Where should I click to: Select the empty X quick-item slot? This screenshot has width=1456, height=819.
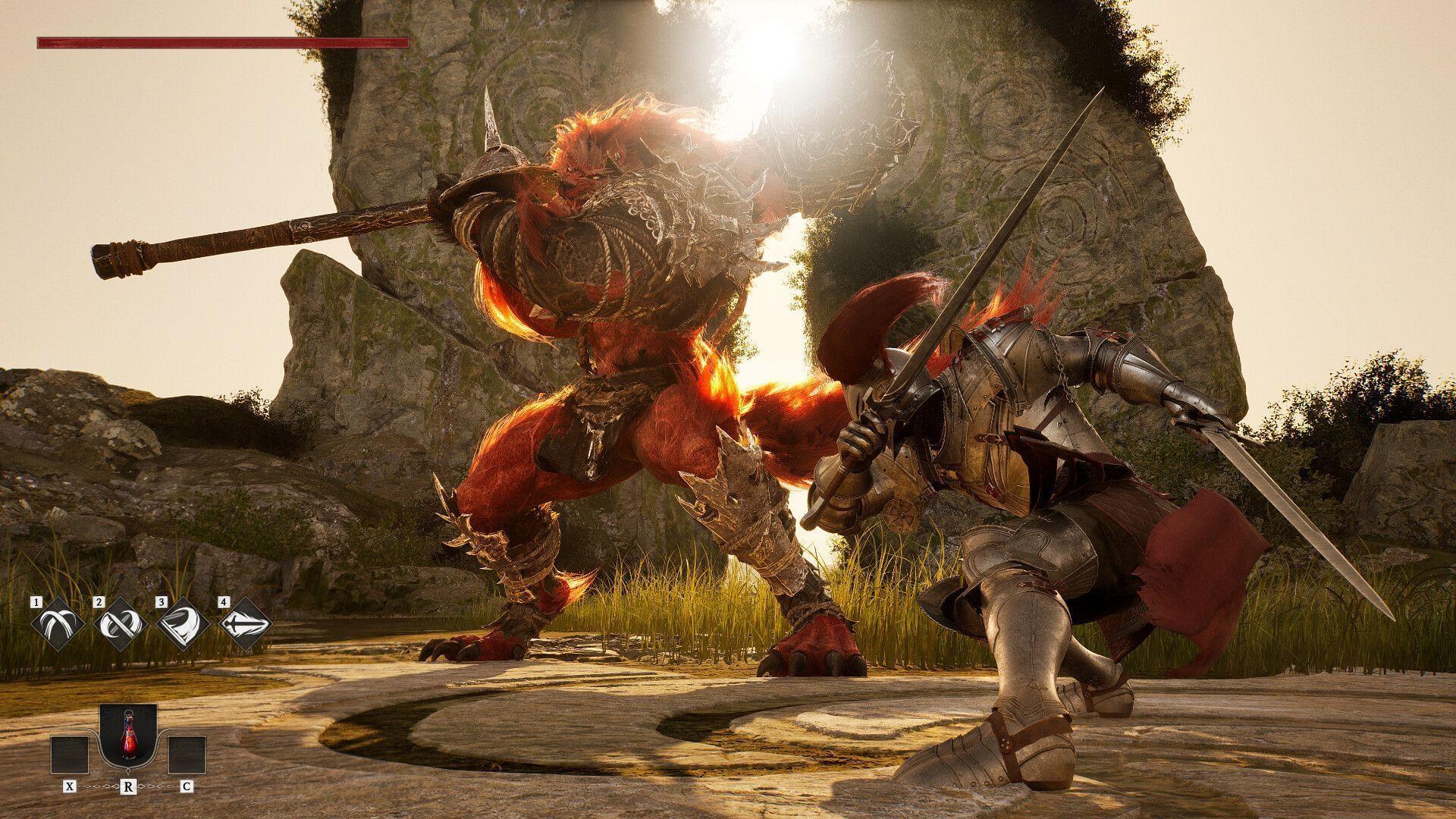pos(71,755)
